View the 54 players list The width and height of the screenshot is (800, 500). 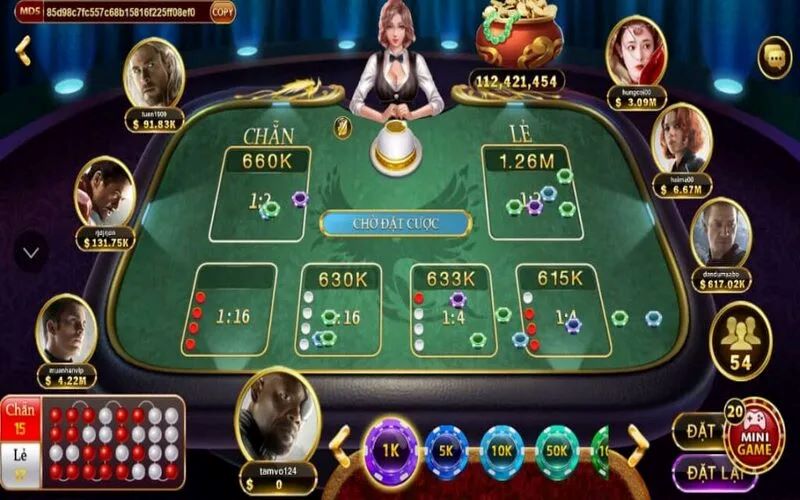click(x=740, y=341)
